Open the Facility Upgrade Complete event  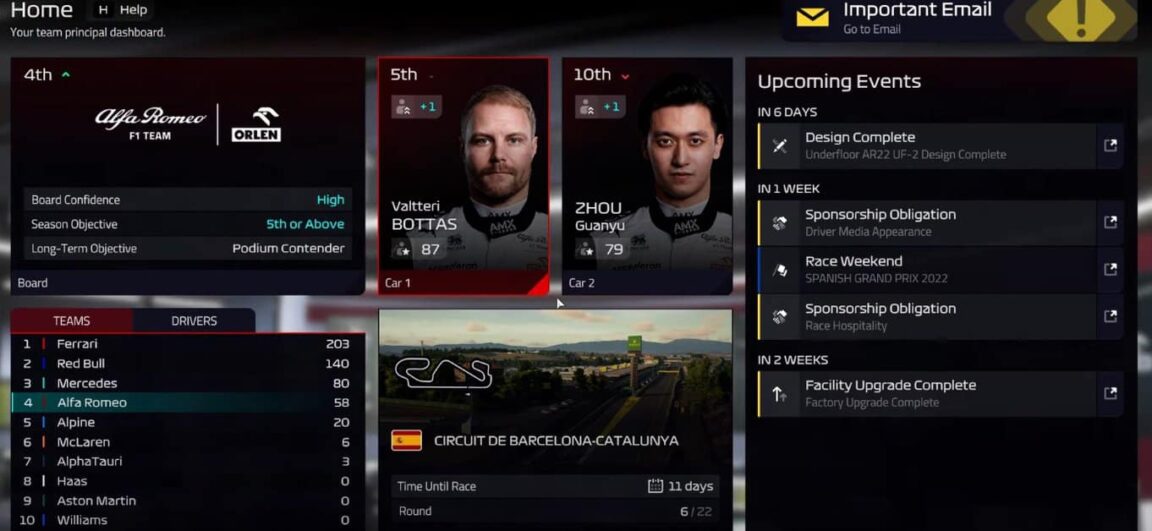[925, 393]
